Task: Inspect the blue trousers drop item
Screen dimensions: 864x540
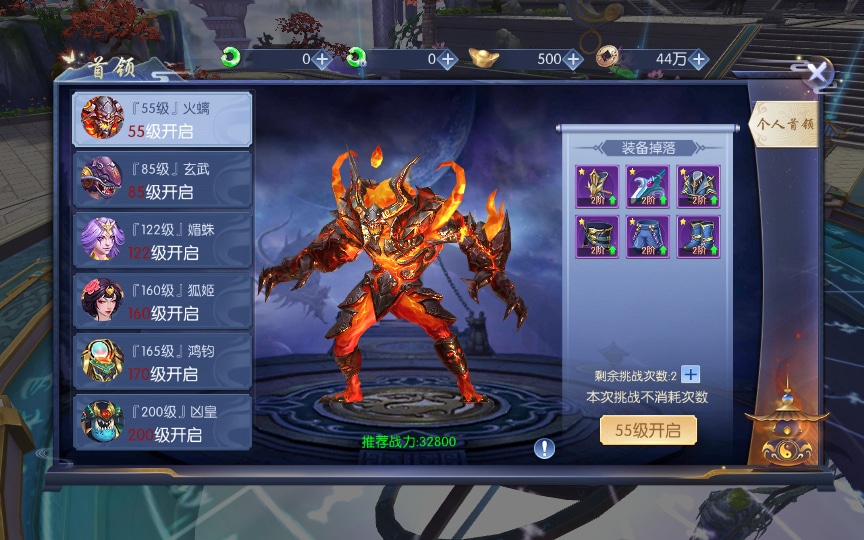Action: (646, 236)
